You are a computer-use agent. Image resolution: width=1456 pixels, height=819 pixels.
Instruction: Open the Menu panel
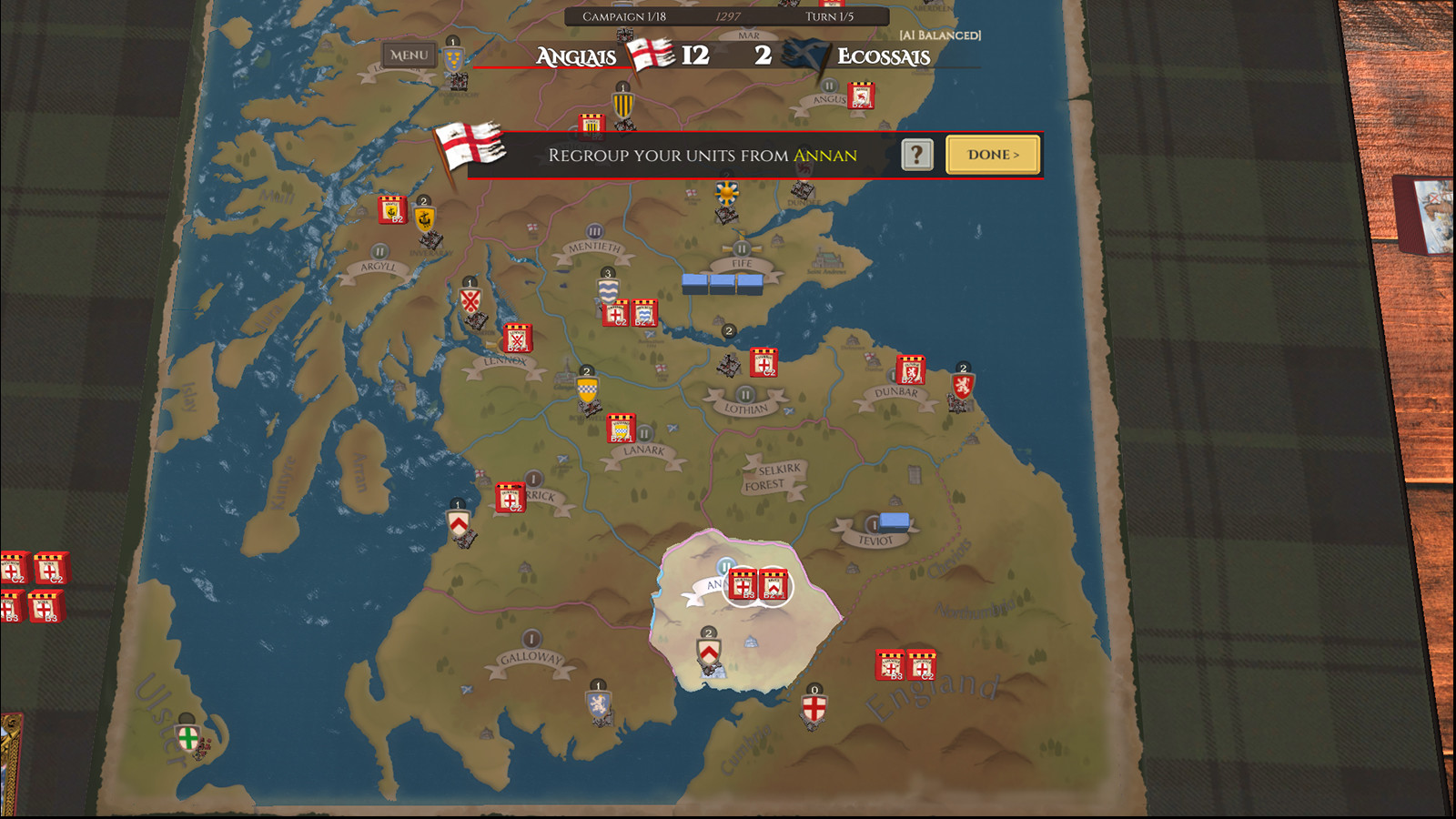click(x=409, y=55)
